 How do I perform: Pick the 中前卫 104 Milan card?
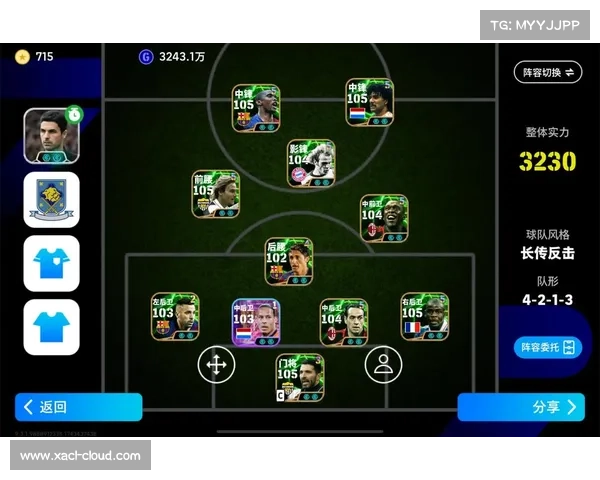385,219
